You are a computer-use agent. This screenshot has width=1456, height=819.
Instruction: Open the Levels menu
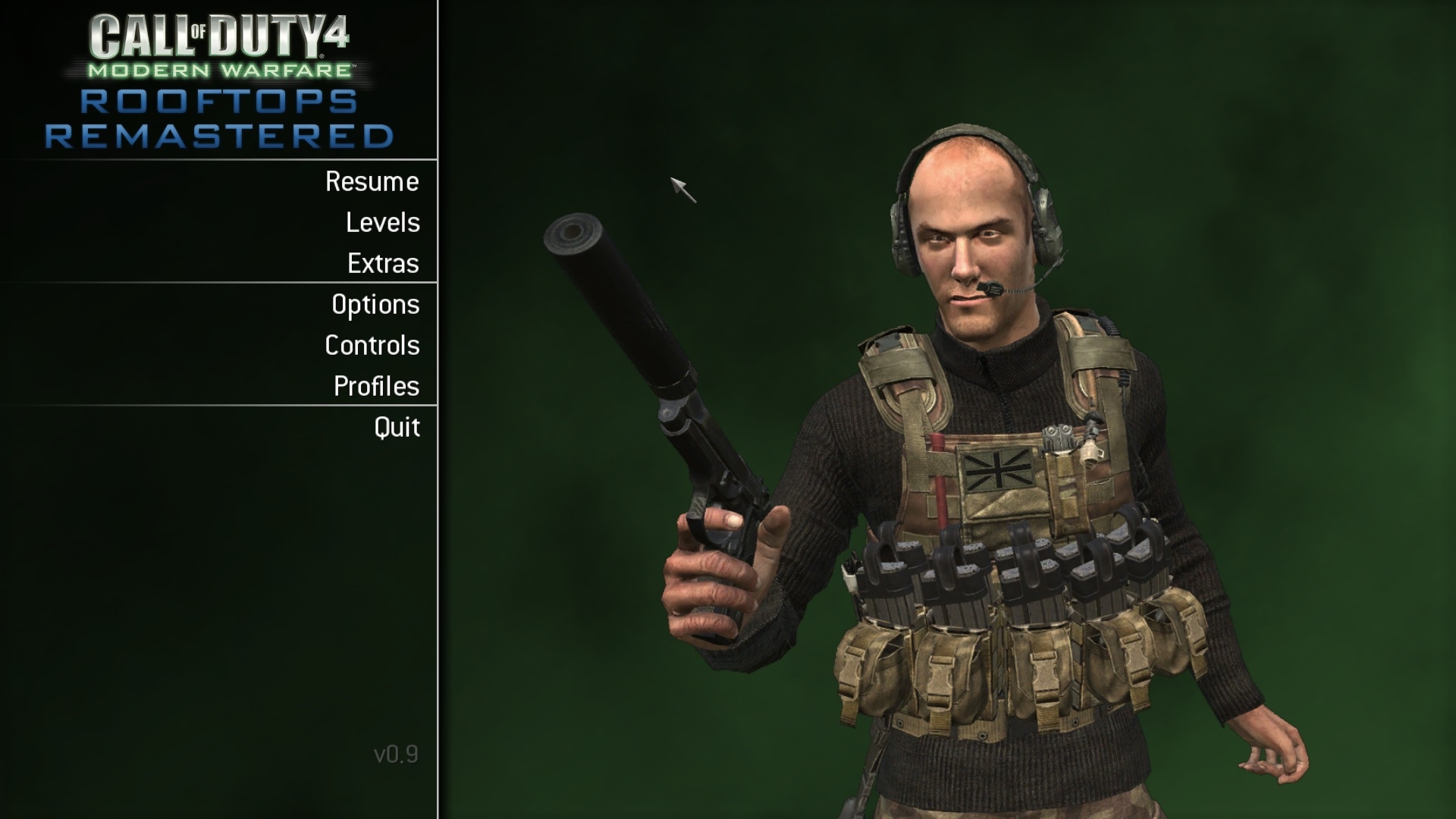tap(382, 223)
